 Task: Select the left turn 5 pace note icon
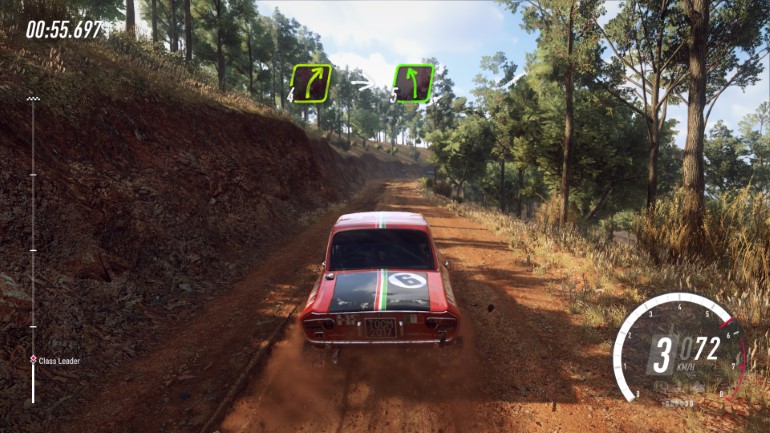click(x=413, y=83)
